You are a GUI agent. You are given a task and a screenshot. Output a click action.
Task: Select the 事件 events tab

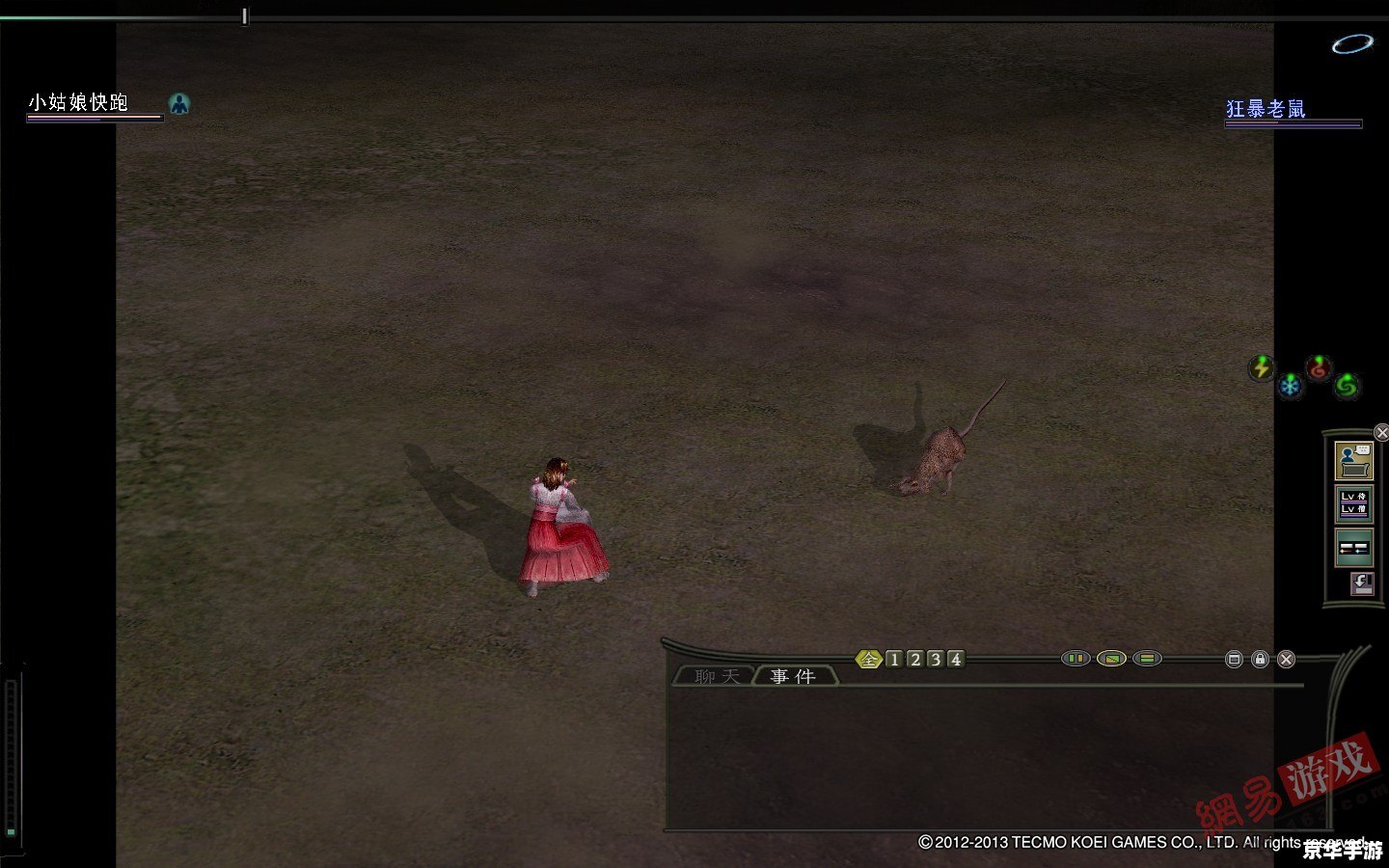click(x=793, y=677)
